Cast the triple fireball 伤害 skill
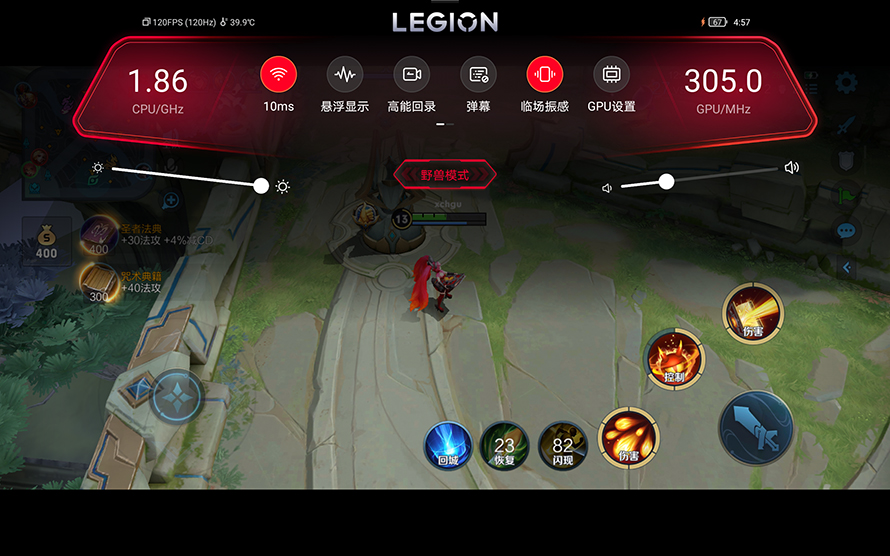 pos(628,437)
